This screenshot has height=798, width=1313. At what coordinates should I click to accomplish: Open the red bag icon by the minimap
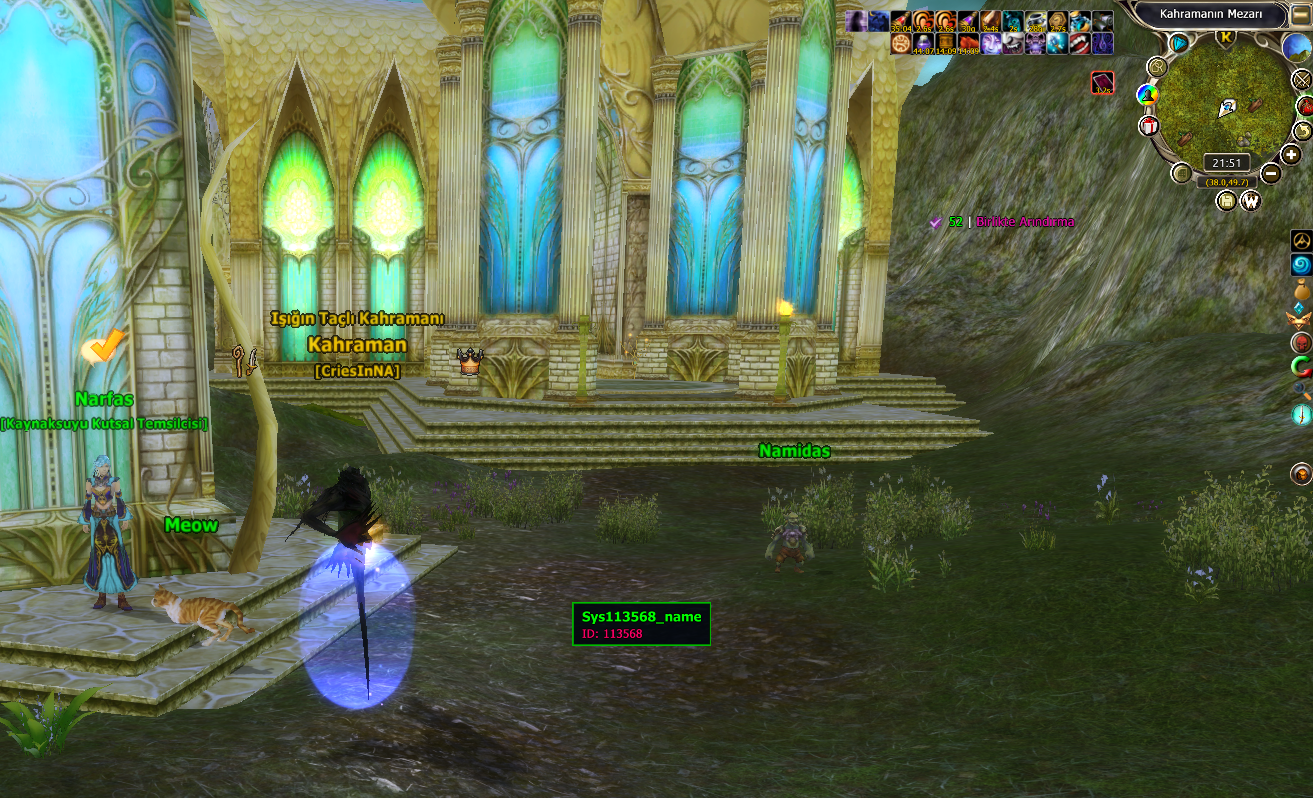coord(1304,106)
